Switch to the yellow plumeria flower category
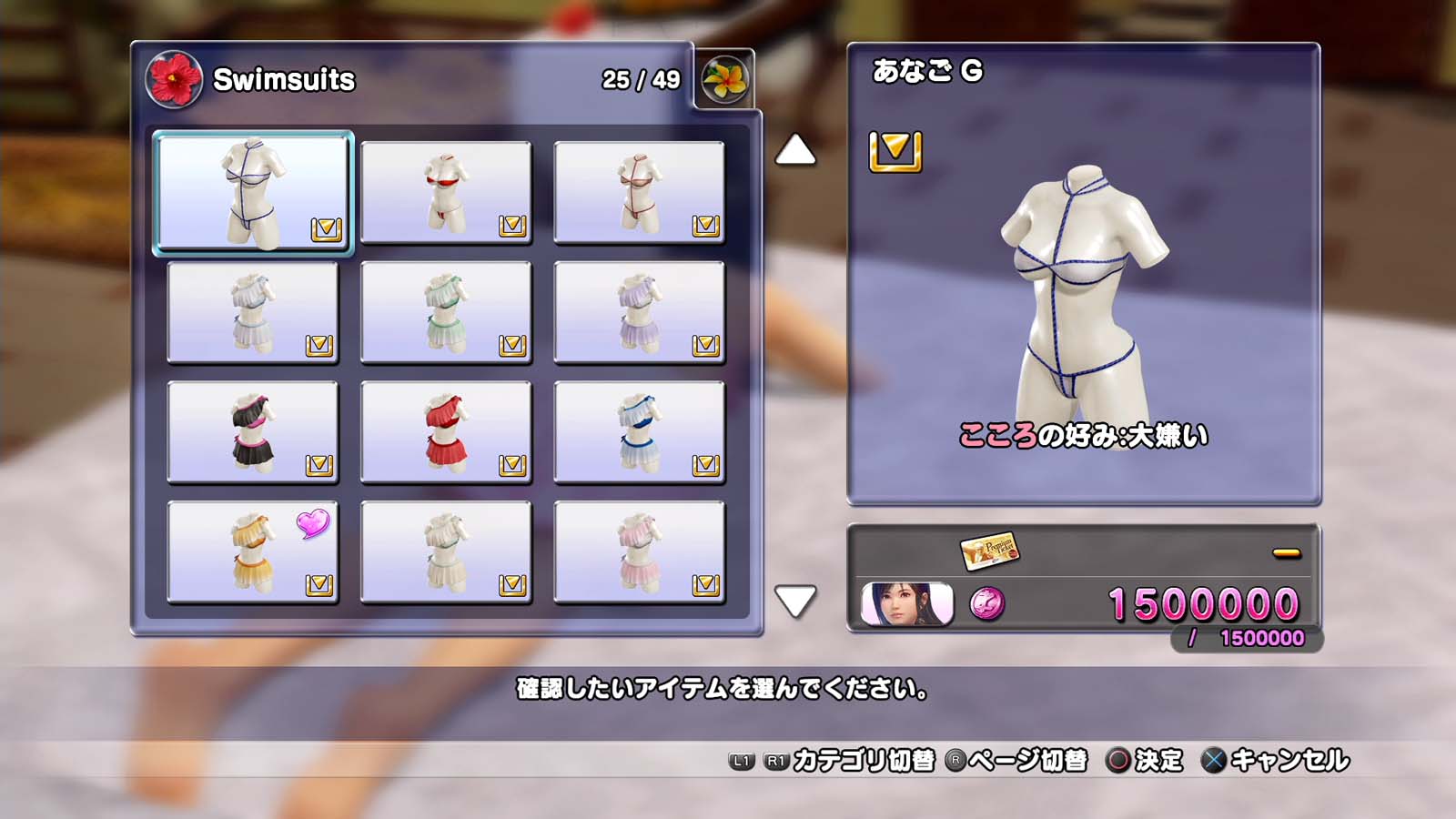 coord(724,80)
